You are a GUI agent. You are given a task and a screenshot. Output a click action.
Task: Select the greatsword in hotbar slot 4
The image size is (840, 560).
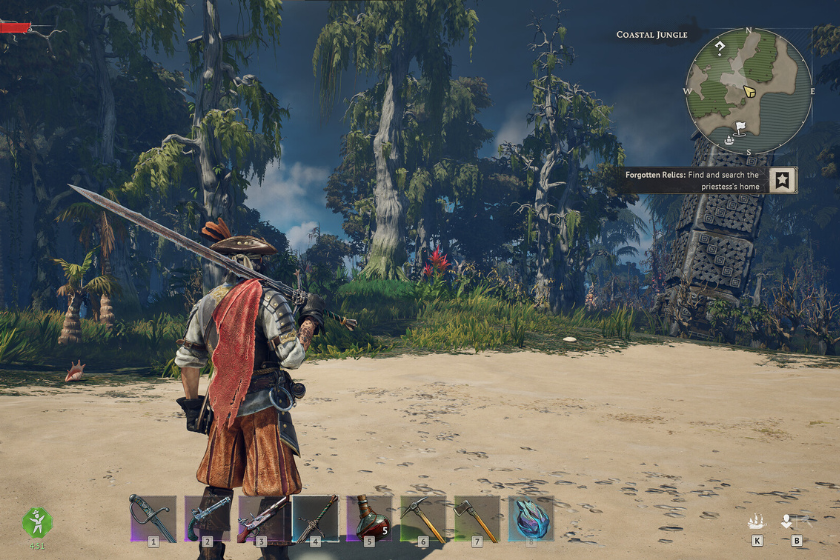(x=315, y=517)
